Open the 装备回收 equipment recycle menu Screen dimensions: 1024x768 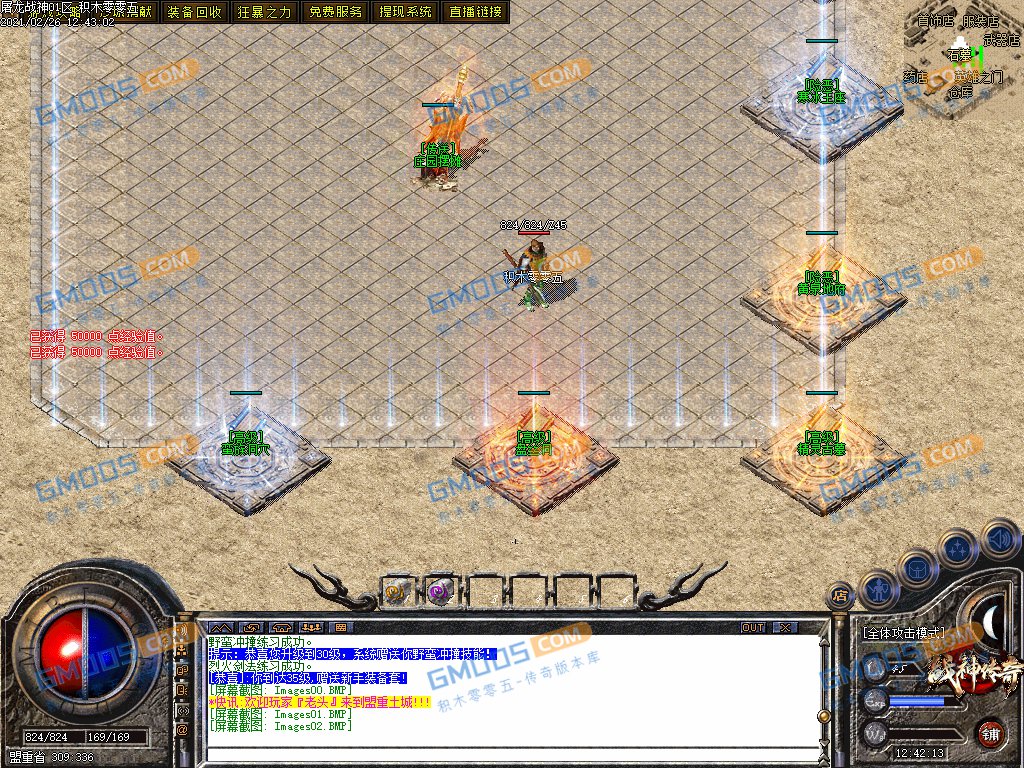[195, 12]
